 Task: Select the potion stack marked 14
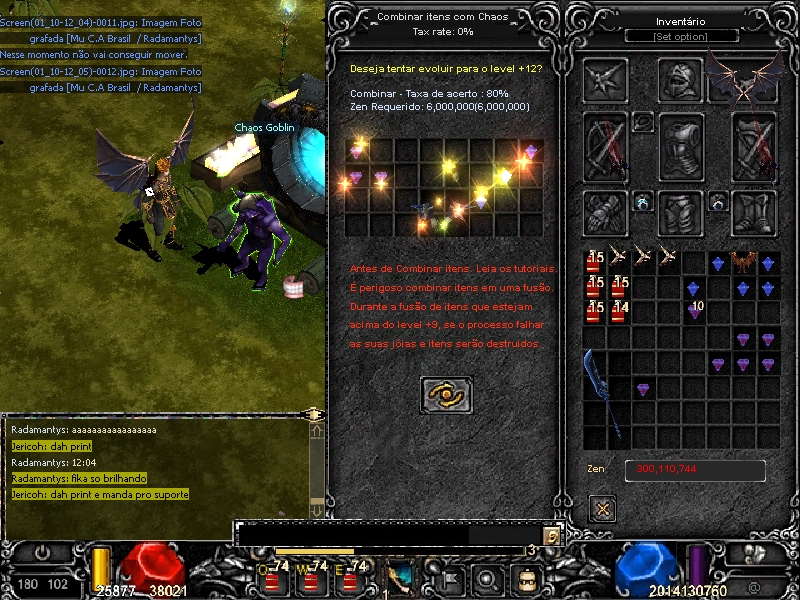pos(620,312)
